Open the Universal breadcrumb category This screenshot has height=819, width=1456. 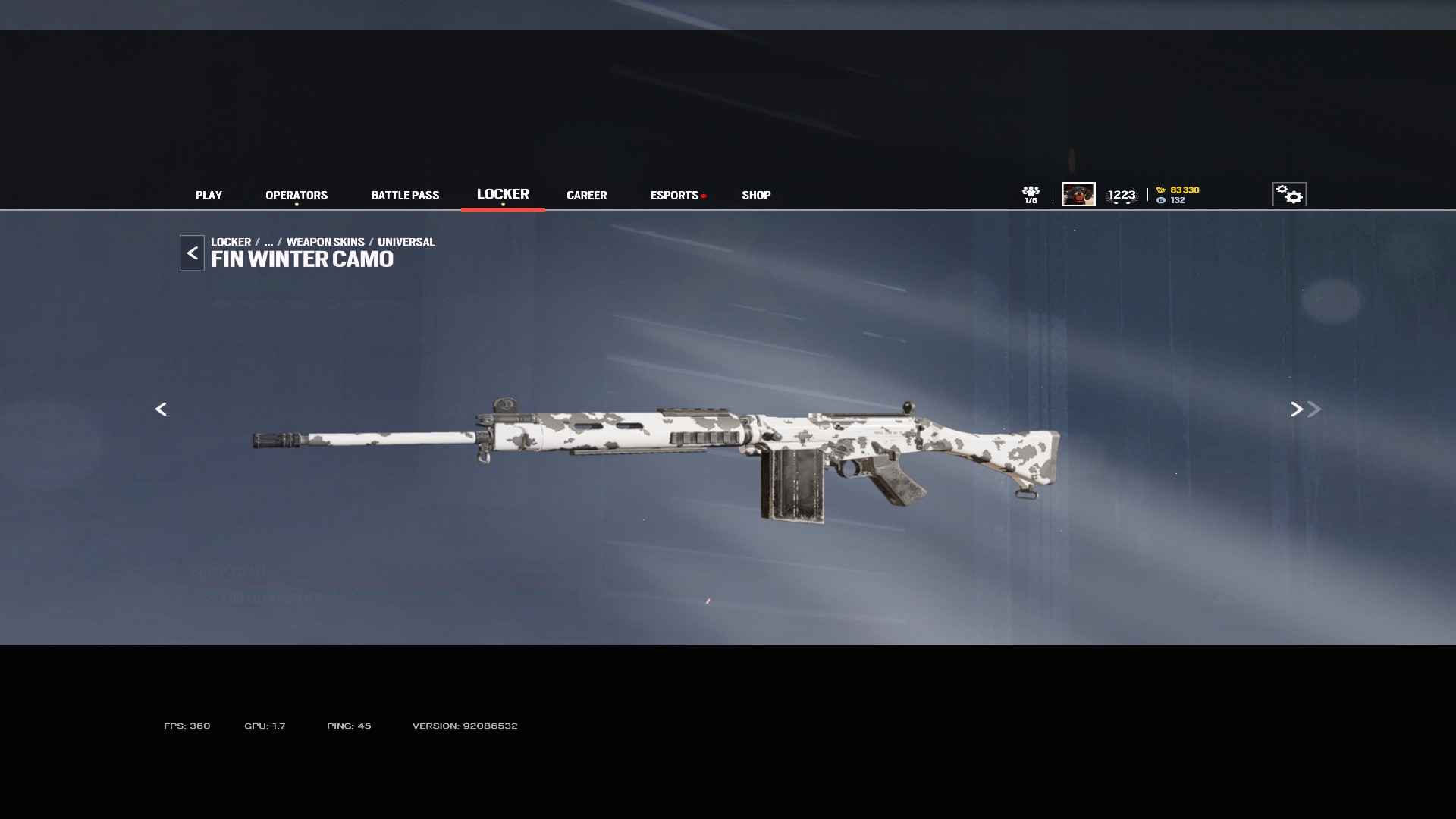tap(406, 242)
